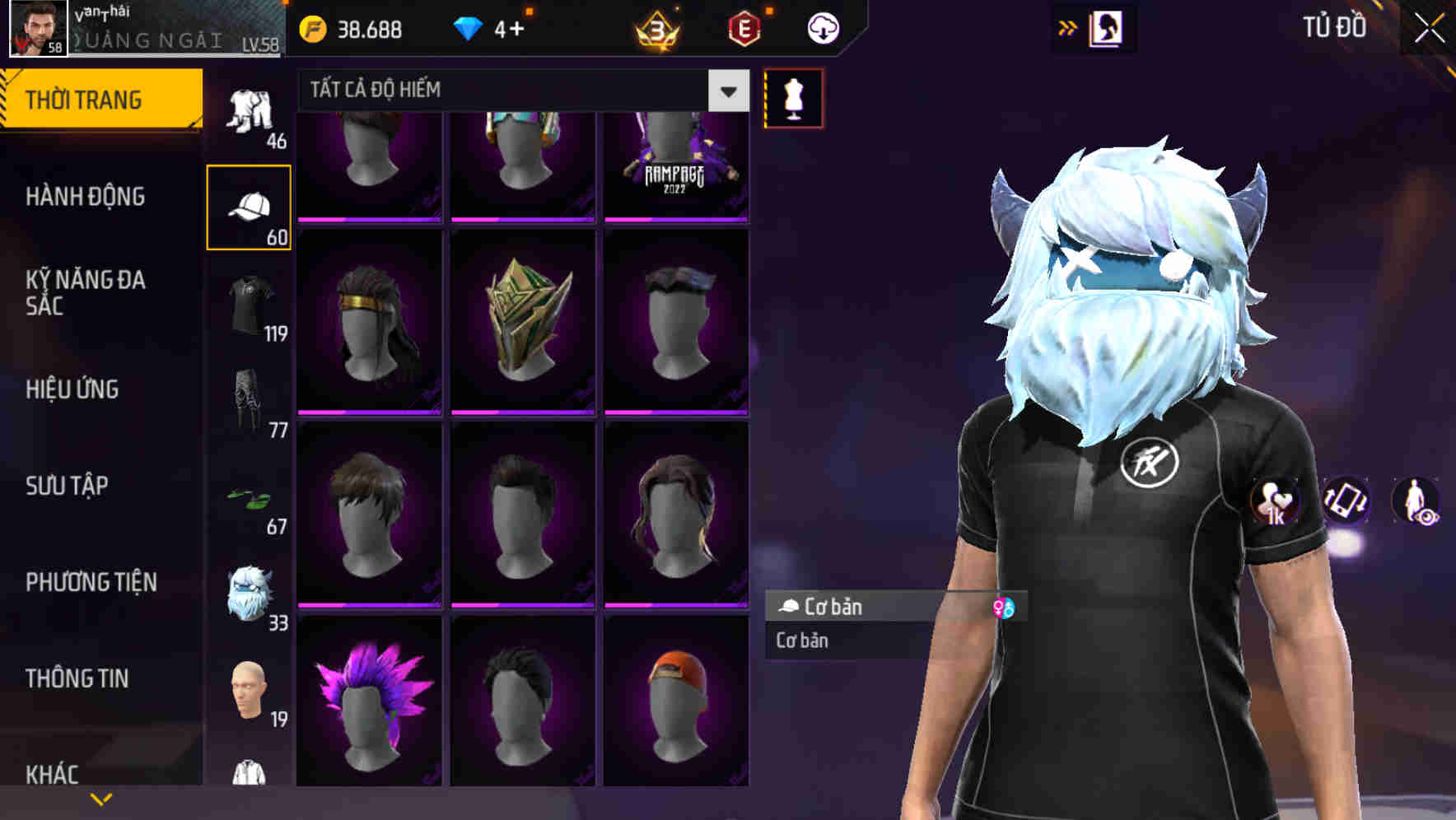This screenshot has height=820, width=1456.
Task: Open the pants category with 46 items
Action: coord(250,111)
